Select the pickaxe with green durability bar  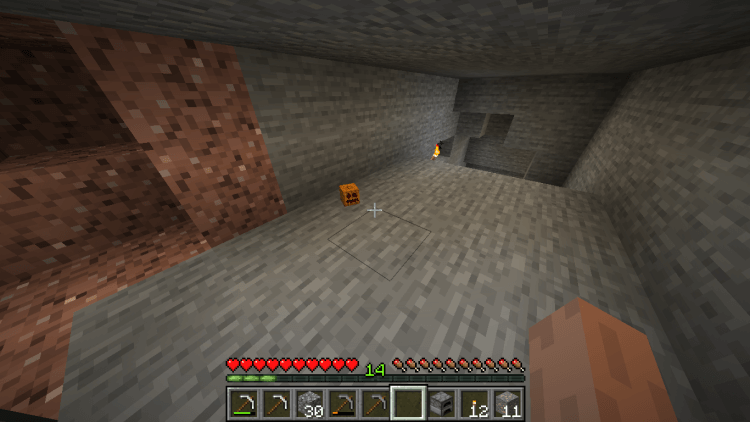click(x=243, y=404)
